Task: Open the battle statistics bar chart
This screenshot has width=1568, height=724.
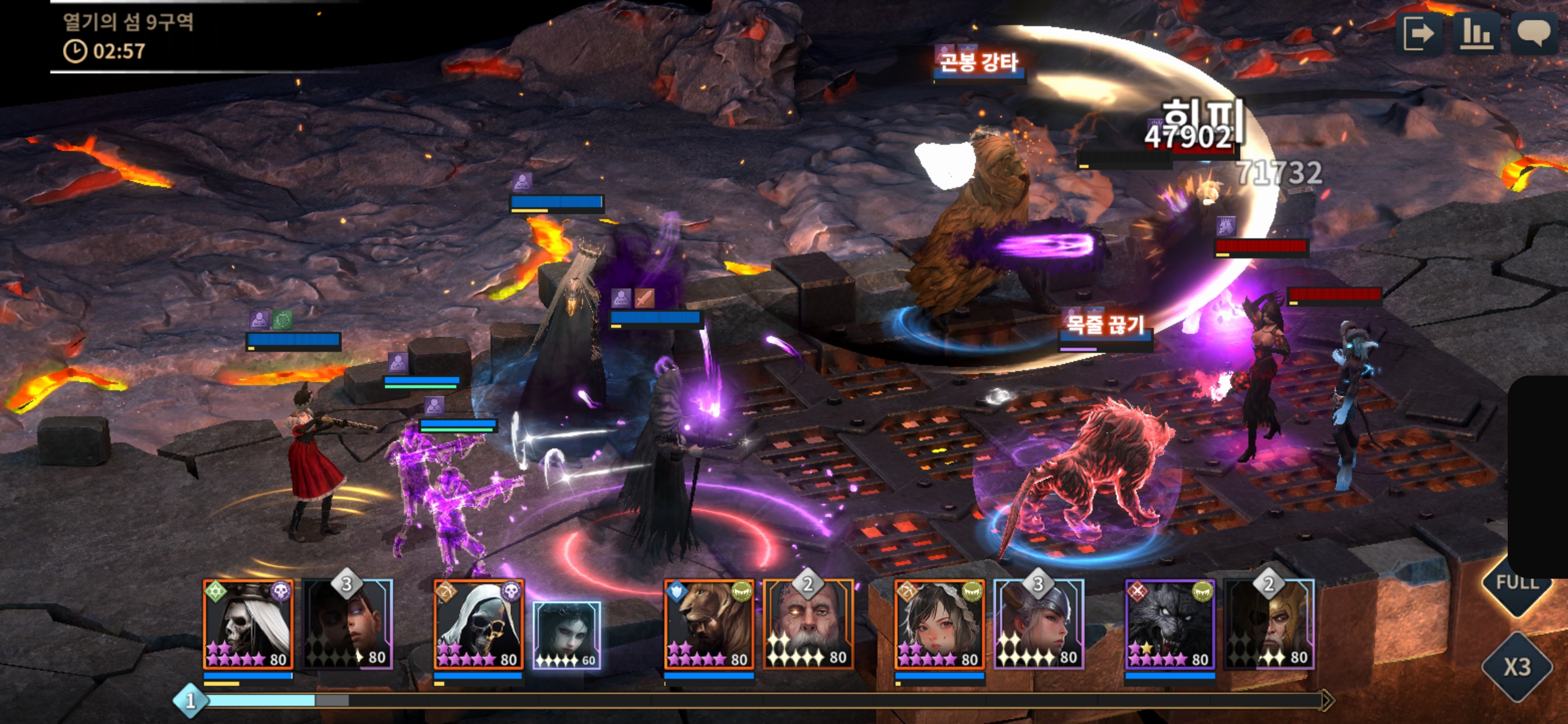Action: 1476,34
